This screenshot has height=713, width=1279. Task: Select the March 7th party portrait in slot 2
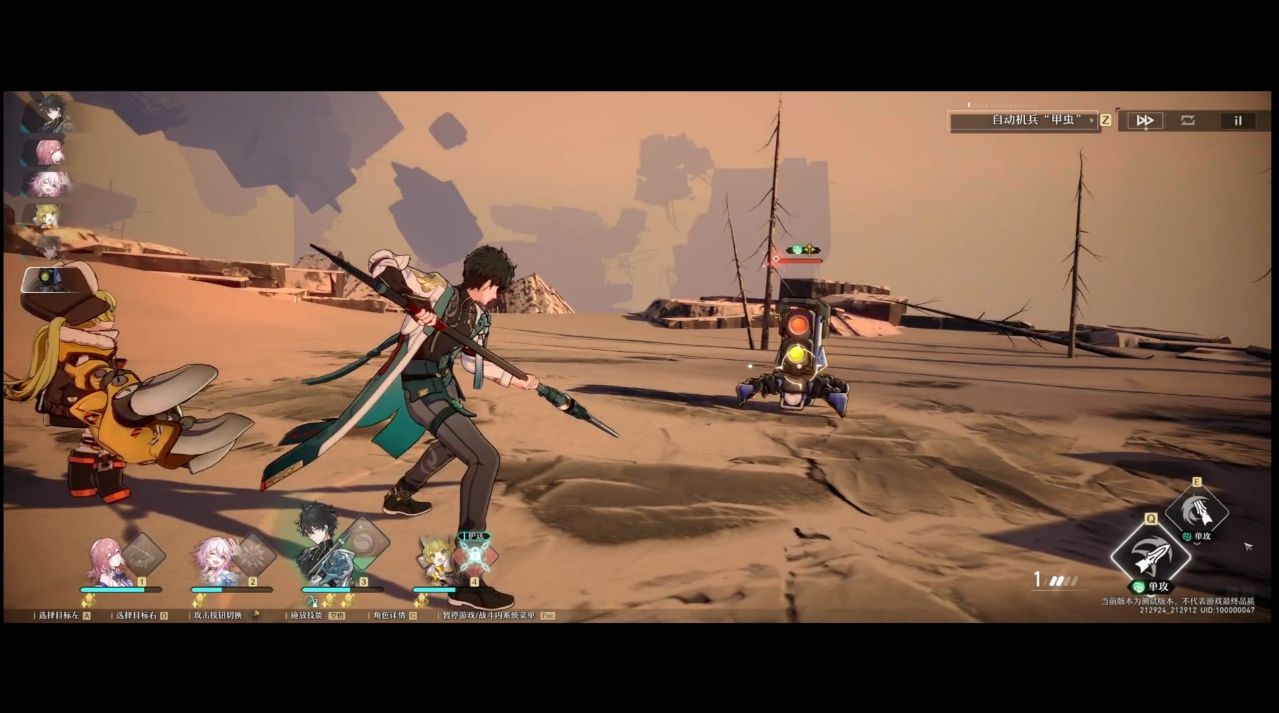point(216,561)
